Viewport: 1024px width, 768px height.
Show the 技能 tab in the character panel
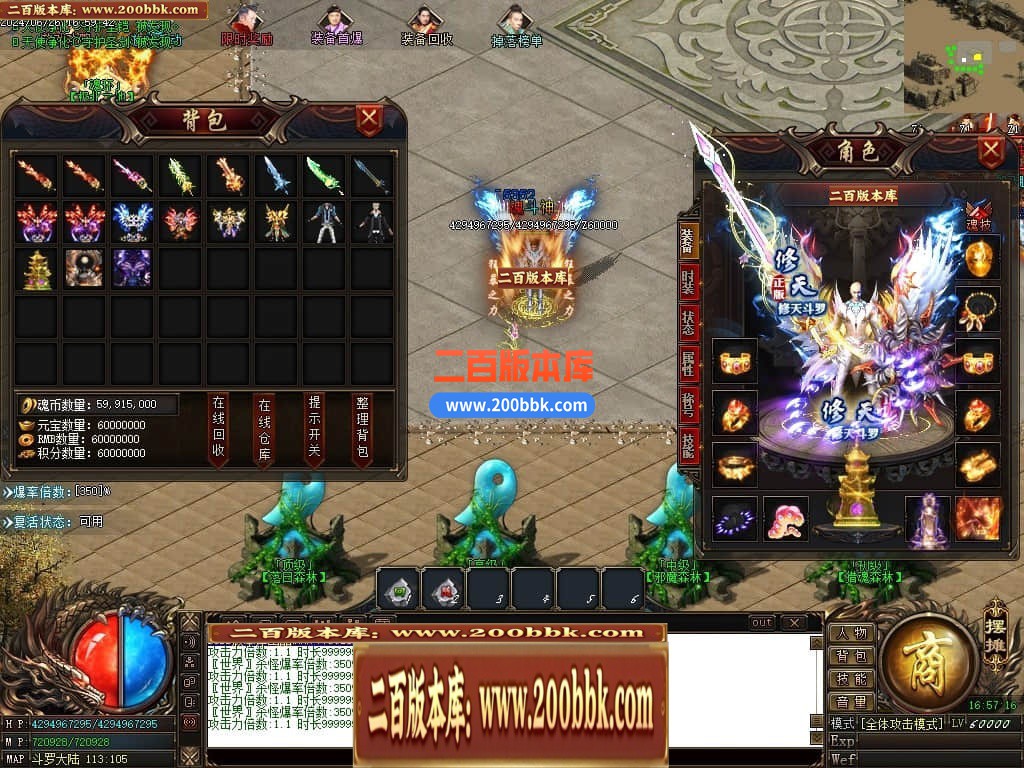click(x=688, y=443)
